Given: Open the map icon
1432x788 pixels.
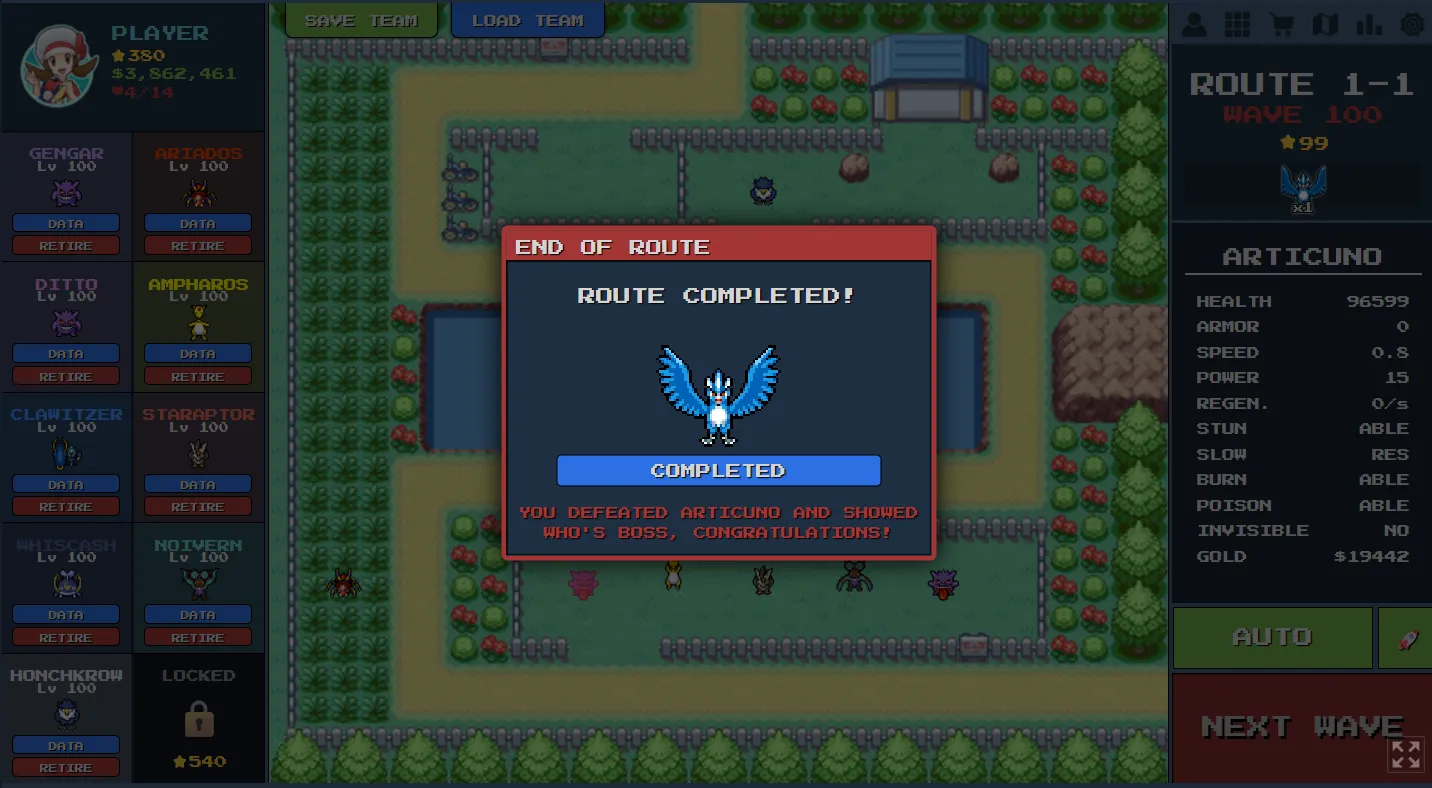Looking at the screenshot, I should click(1325, 23).
